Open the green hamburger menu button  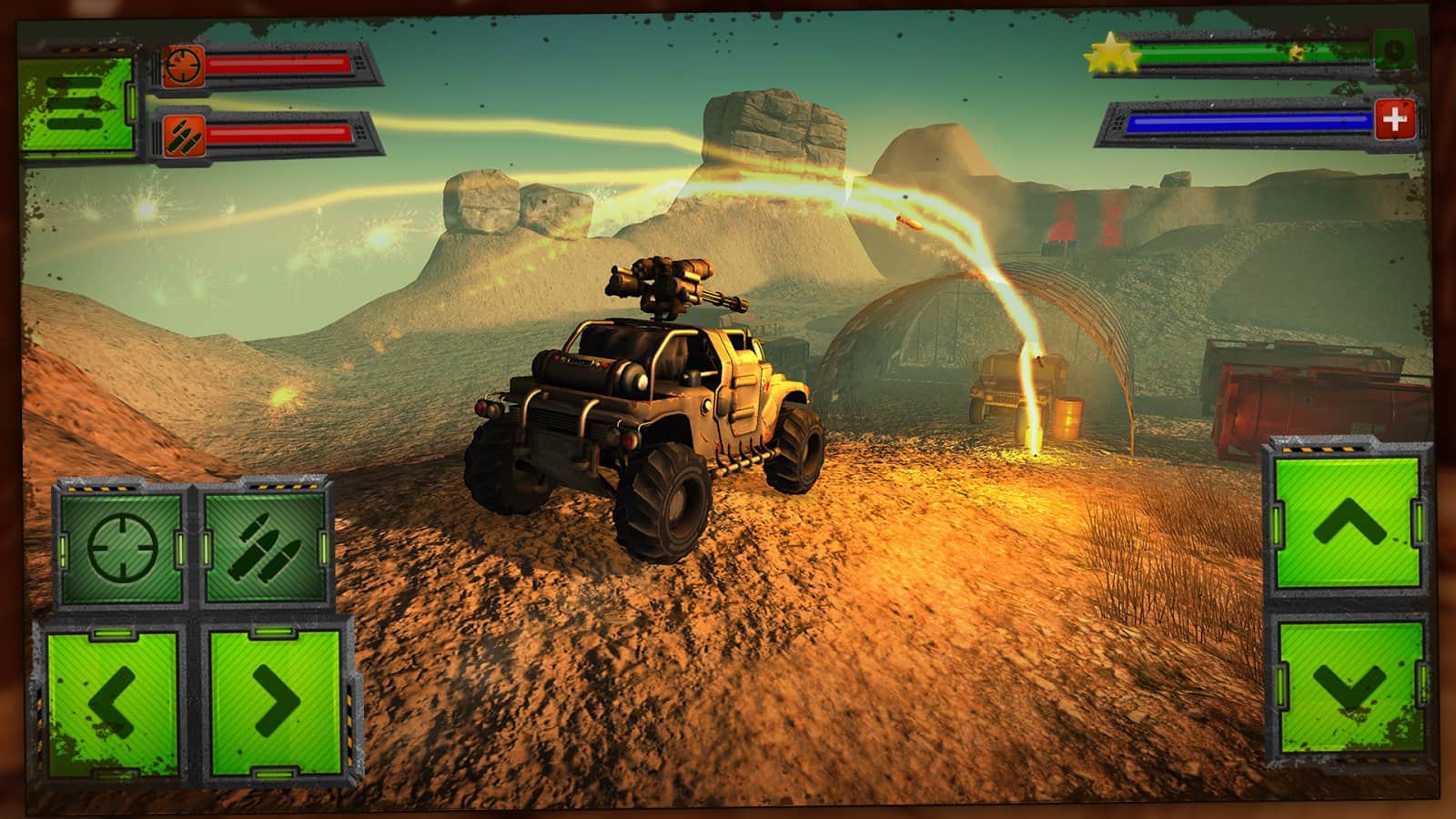click(x=75, y=105)
